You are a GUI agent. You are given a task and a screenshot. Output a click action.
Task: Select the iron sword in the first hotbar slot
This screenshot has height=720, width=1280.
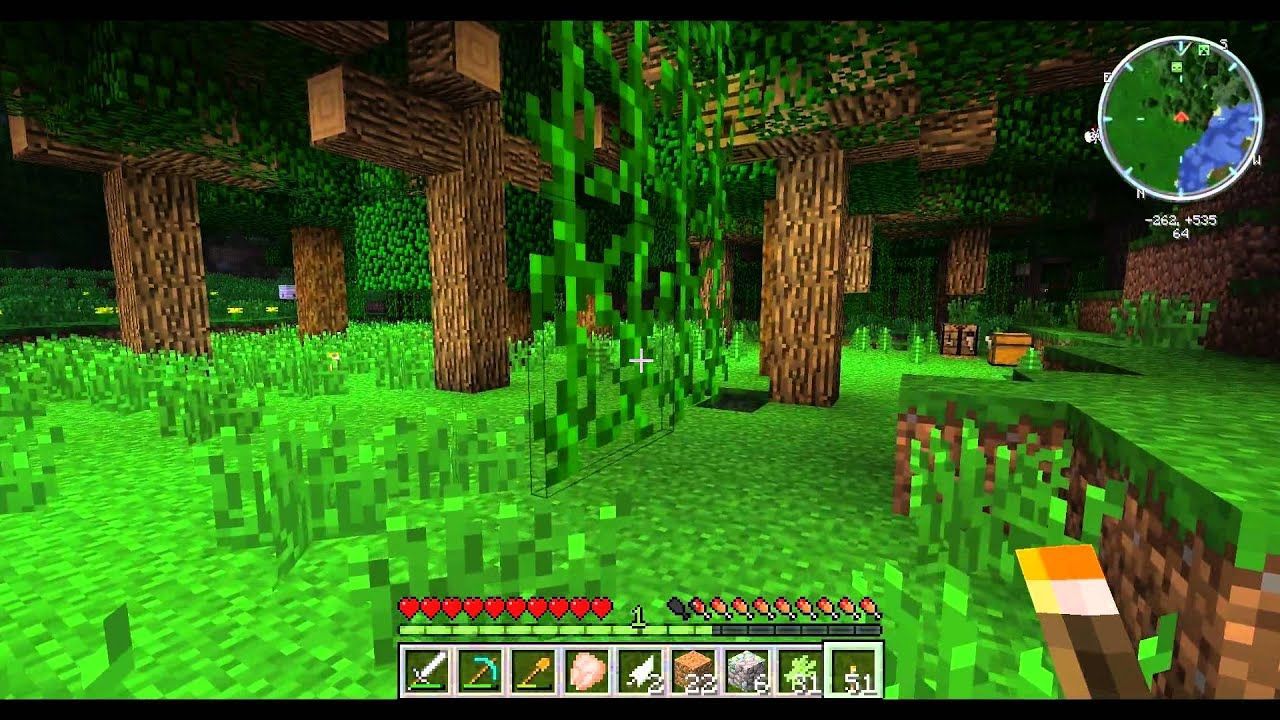click(425, 670)
